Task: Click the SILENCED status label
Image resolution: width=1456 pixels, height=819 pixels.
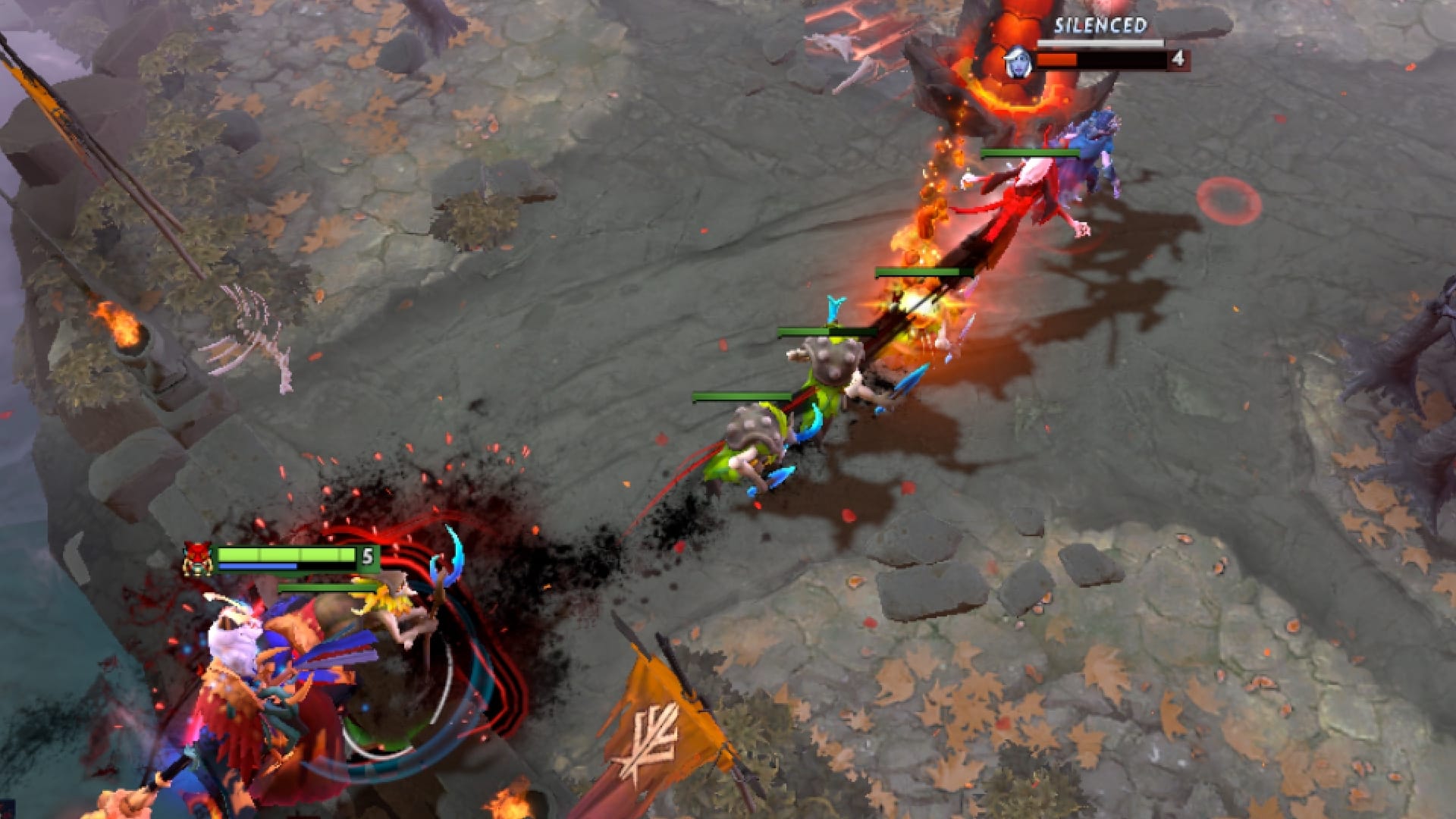Action: [x=1099, y=27]
